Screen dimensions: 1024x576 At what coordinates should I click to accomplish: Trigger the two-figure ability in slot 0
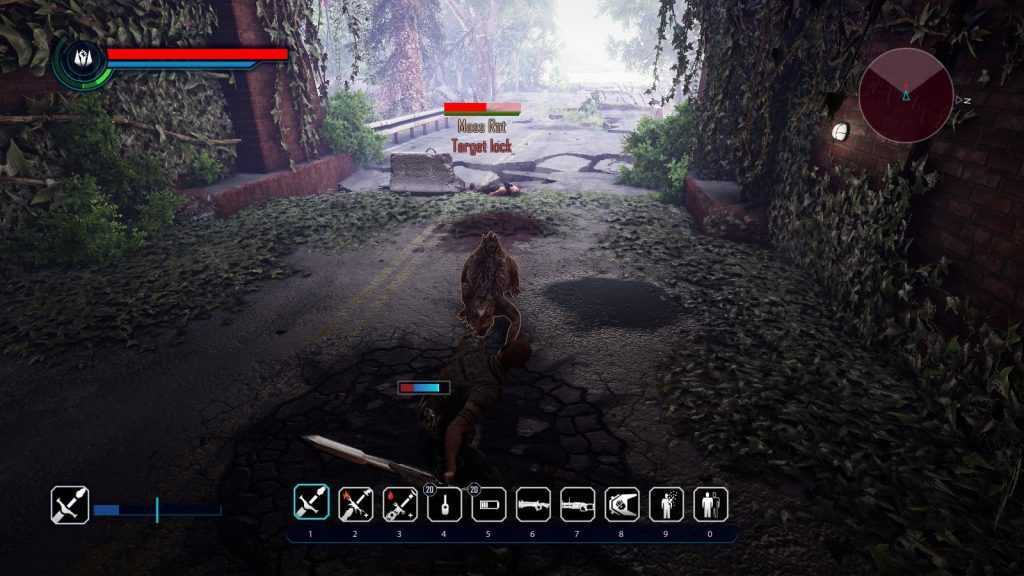coord(711,504)
